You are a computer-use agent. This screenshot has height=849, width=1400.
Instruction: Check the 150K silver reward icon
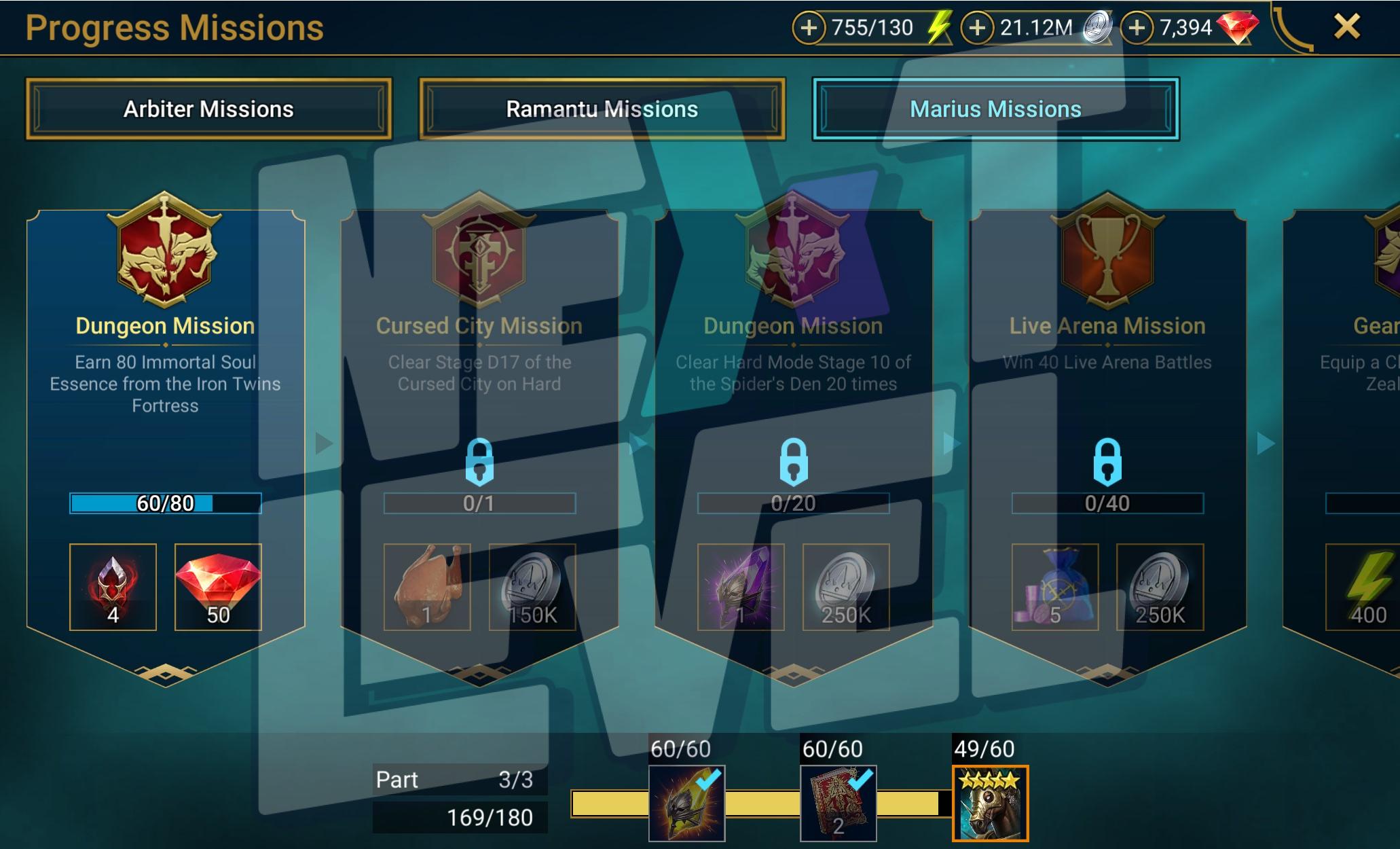click(x=532, y=587)
